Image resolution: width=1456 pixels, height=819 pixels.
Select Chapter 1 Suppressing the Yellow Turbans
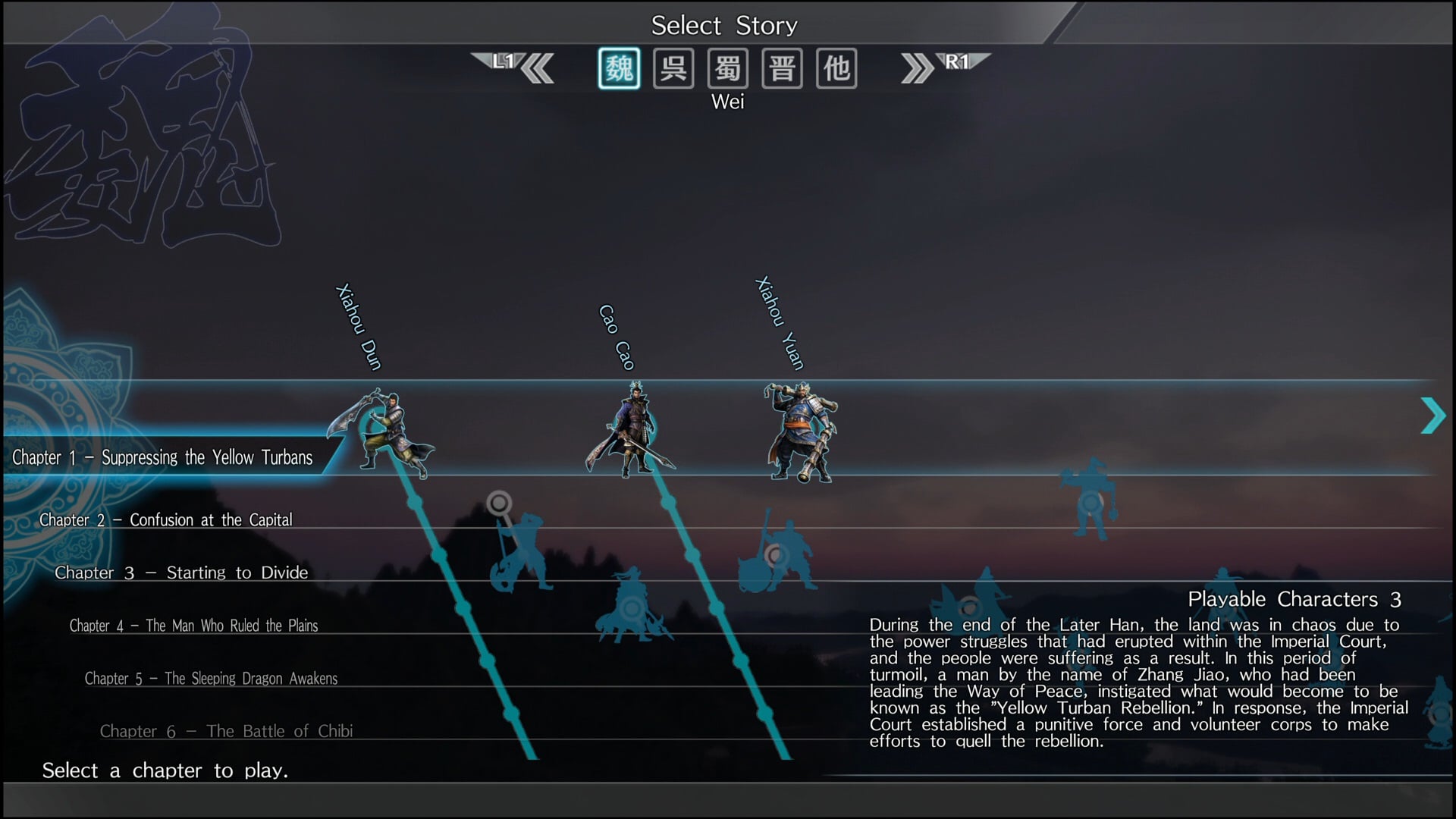pyautogui.click(x=162, y=457)
